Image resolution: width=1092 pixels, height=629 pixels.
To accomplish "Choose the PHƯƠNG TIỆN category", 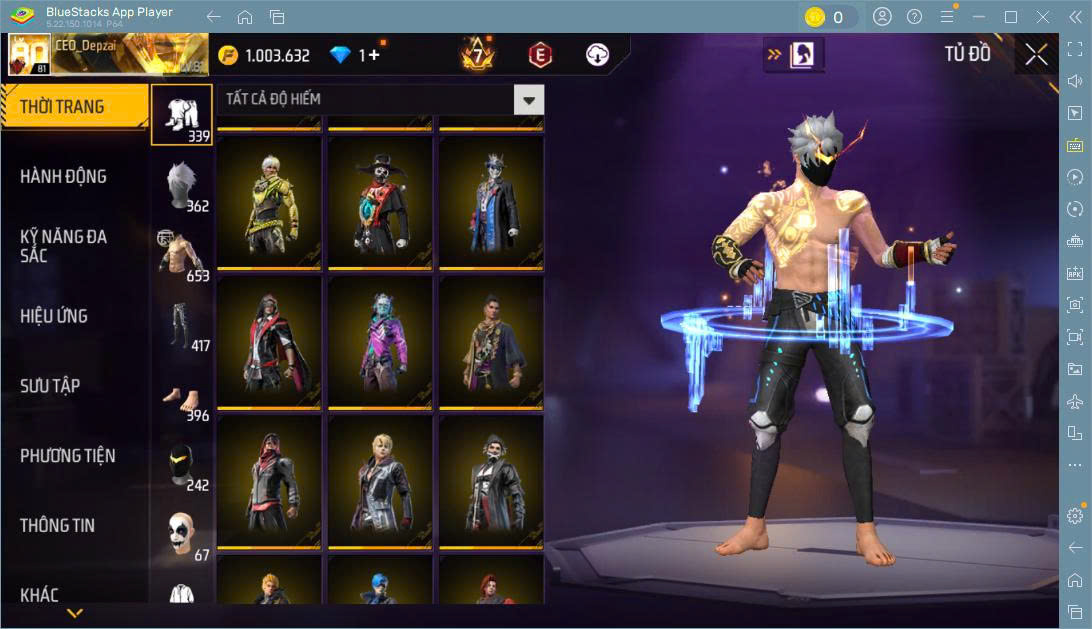I will tap(67, 456).
